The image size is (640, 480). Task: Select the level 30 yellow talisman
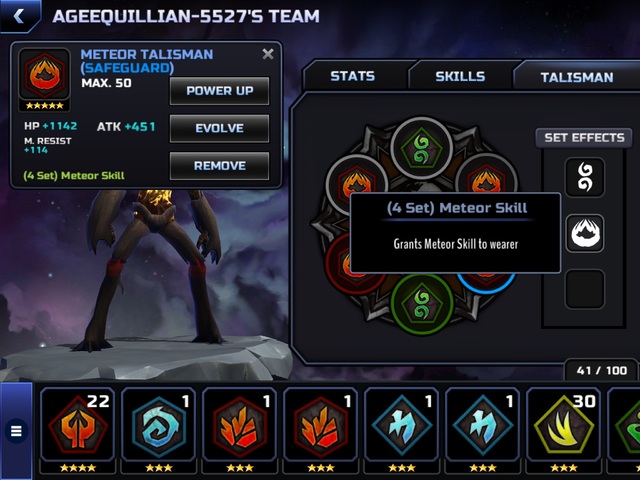[x=563, y=424]
